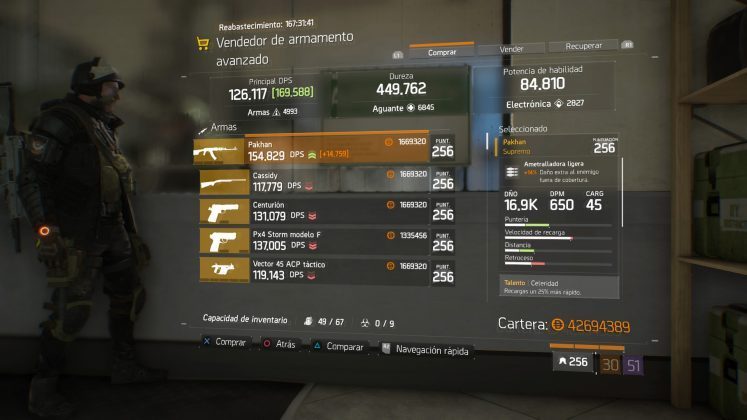Screen dimensions: 747x420
Task: Switch to the Recuperar tab
Action: pos(583,46)
